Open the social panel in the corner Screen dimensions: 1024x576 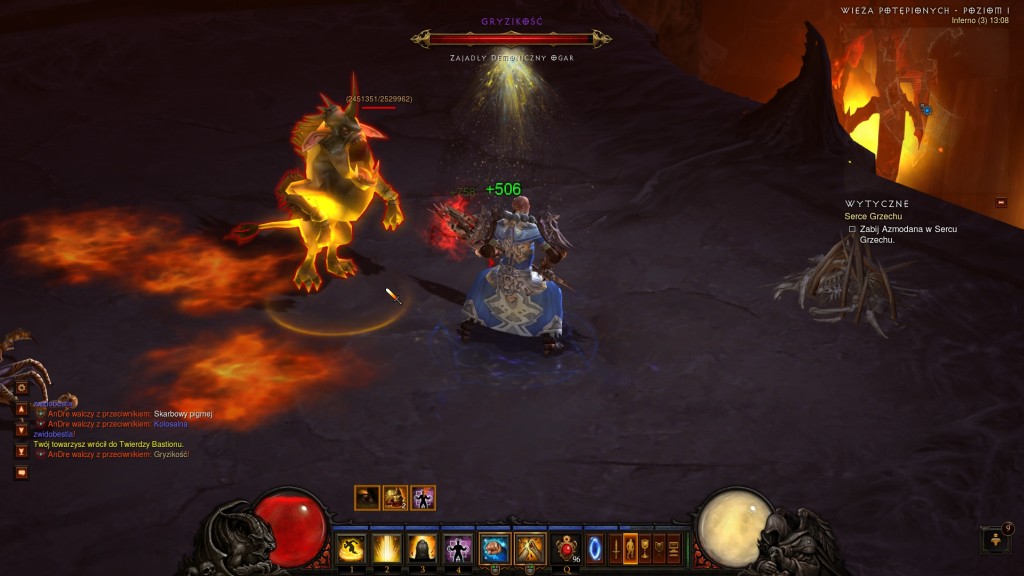(996, 540)
